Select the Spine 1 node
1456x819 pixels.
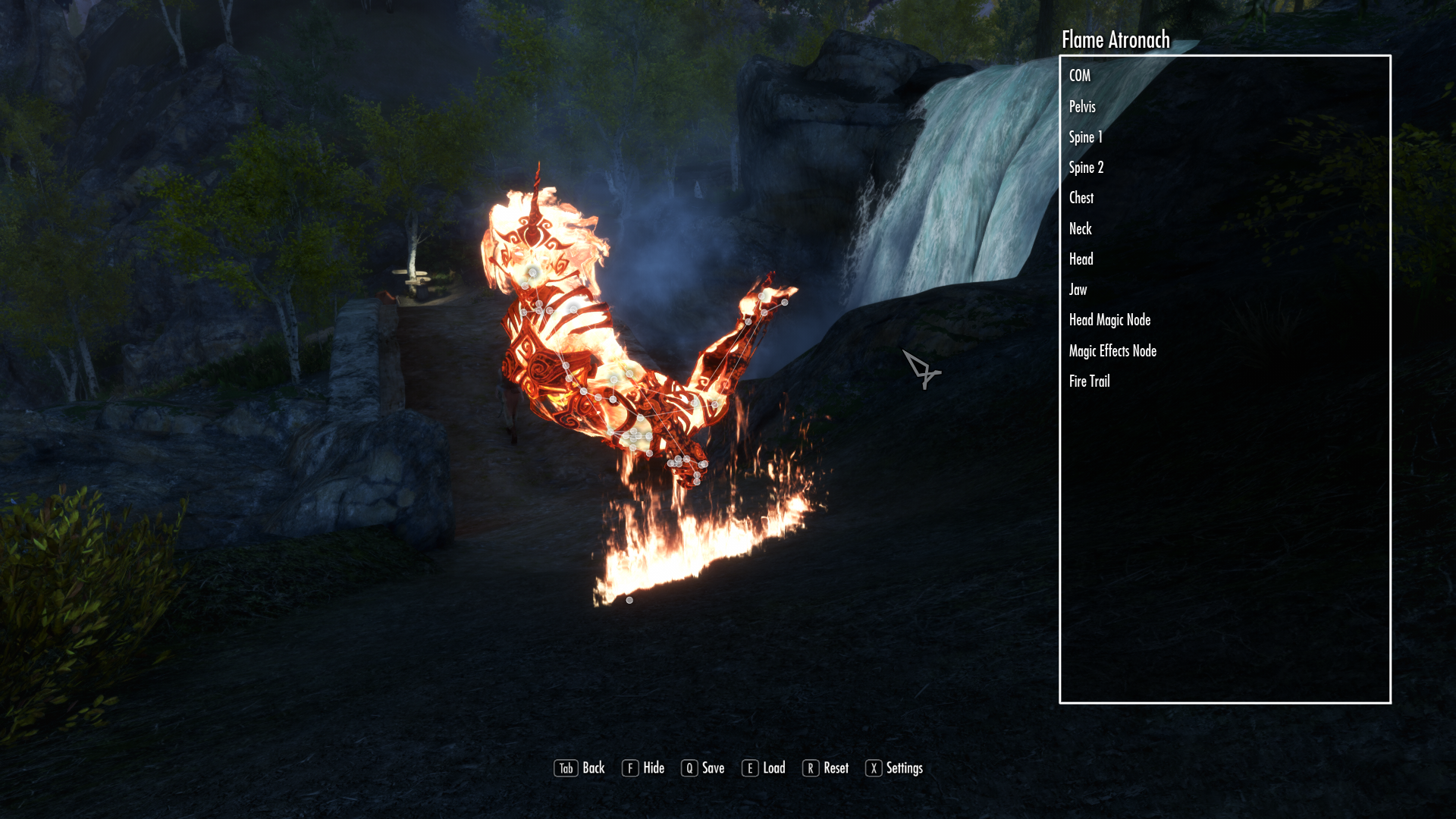pos(1085,137)
